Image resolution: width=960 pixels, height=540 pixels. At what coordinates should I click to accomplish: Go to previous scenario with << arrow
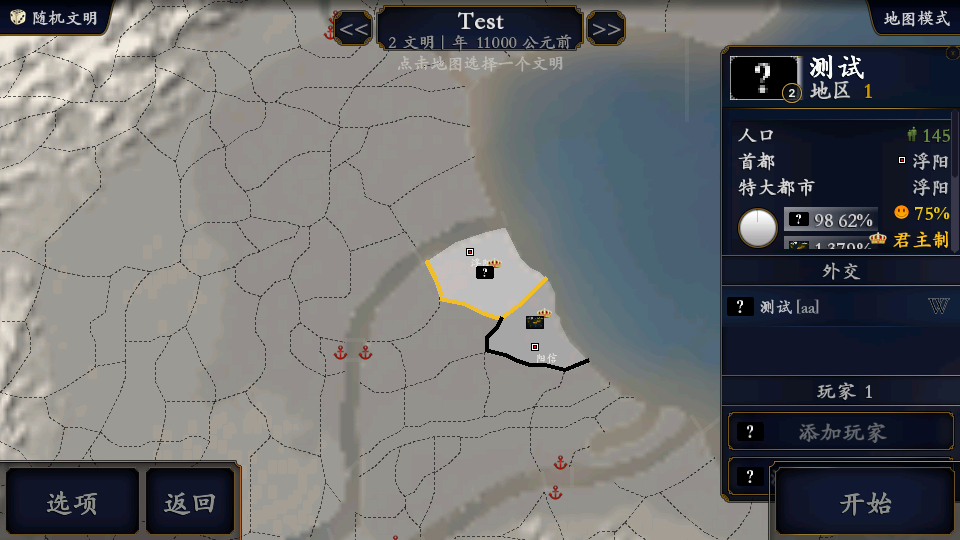tap(353, 29)
